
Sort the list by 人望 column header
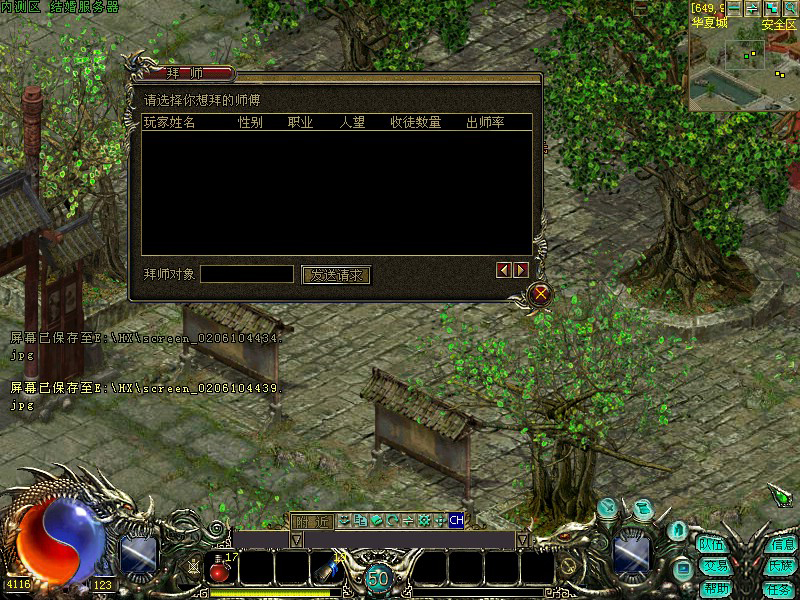point(353,123)
